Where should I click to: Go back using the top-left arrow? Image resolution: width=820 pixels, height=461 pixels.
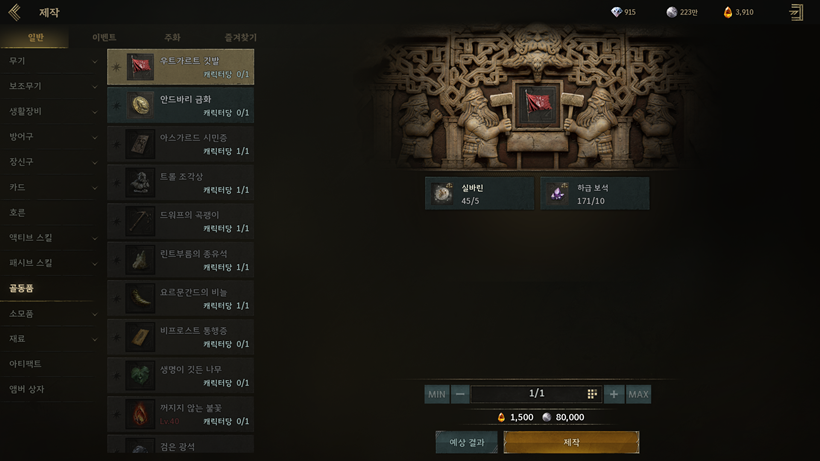tap(14, 12)
